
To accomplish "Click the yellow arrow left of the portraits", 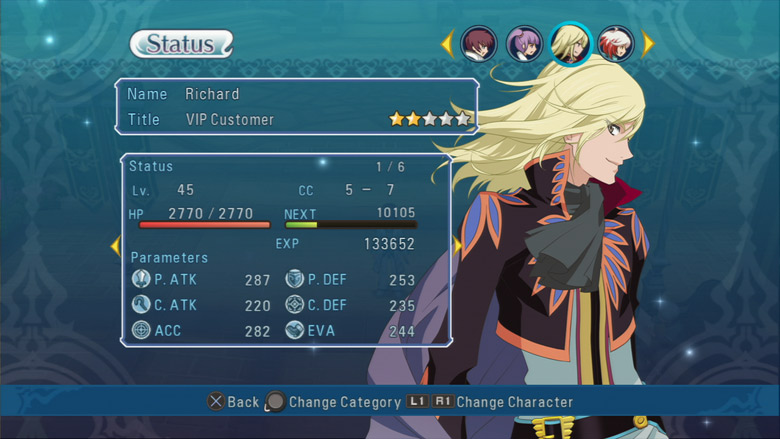I will tap(448, 44).
